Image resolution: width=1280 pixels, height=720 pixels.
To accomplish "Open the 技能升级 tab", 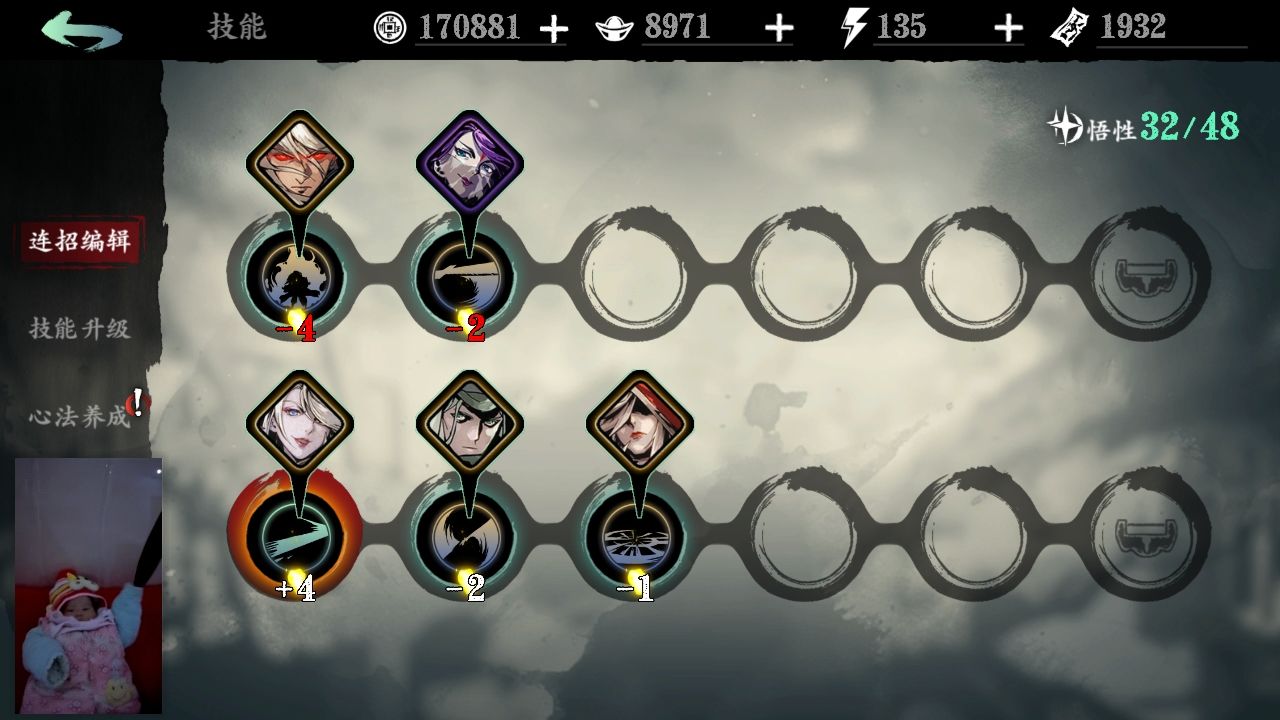I will pos(79,328).
